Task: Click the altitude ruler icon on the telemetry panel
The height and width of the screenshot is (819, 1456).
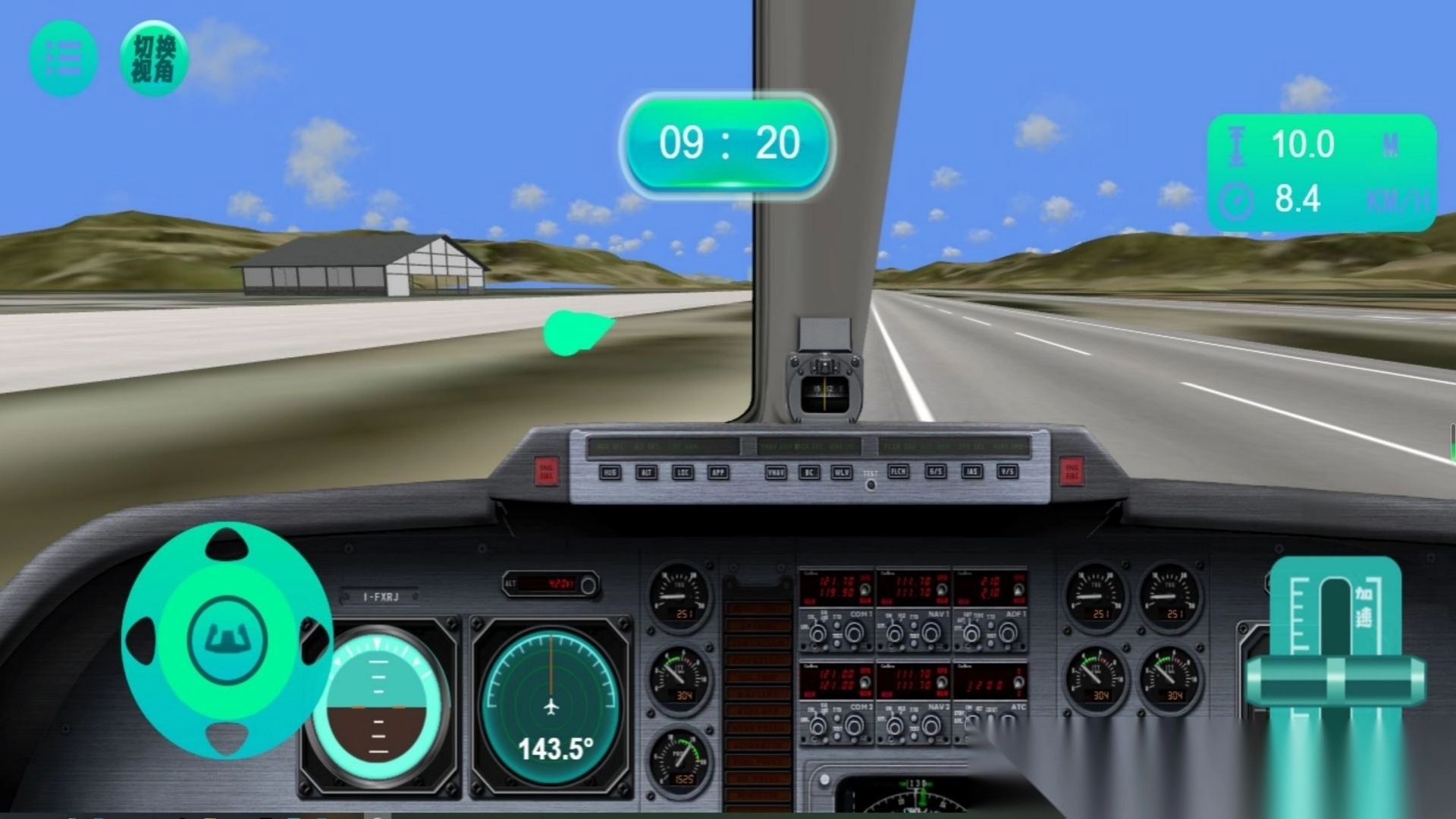Action: pos(1238,146)
